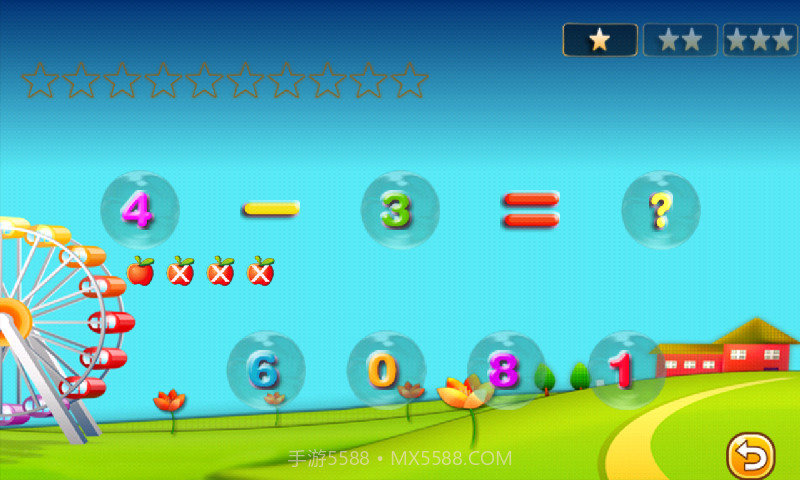The image size is (800, 480).
Task: Select the answer bubble showing 0
Action: pyautogui.click(x=385, y=371)
